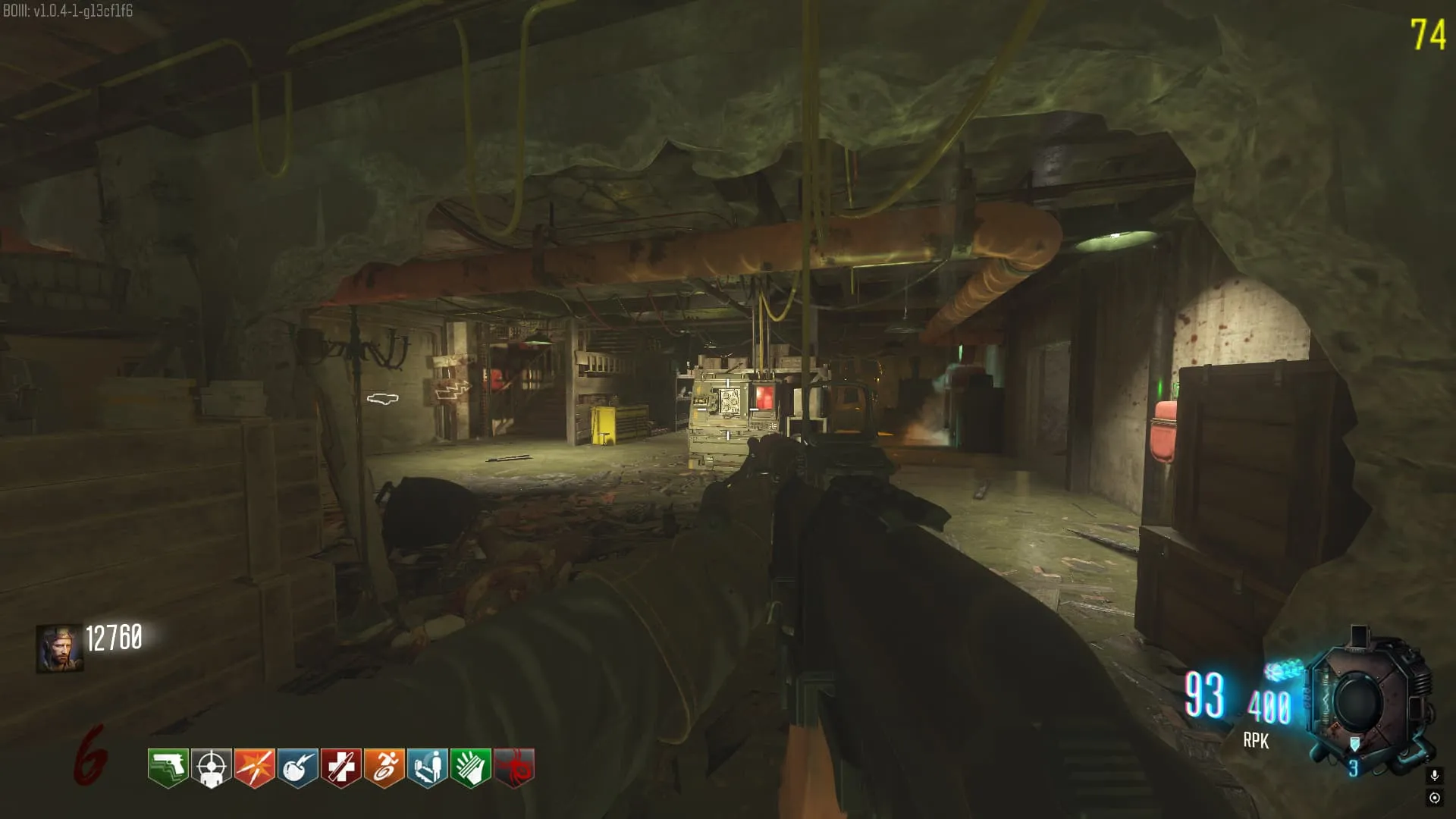
Task: Choose the blue cherry perk icon
Action: point(297,767)
